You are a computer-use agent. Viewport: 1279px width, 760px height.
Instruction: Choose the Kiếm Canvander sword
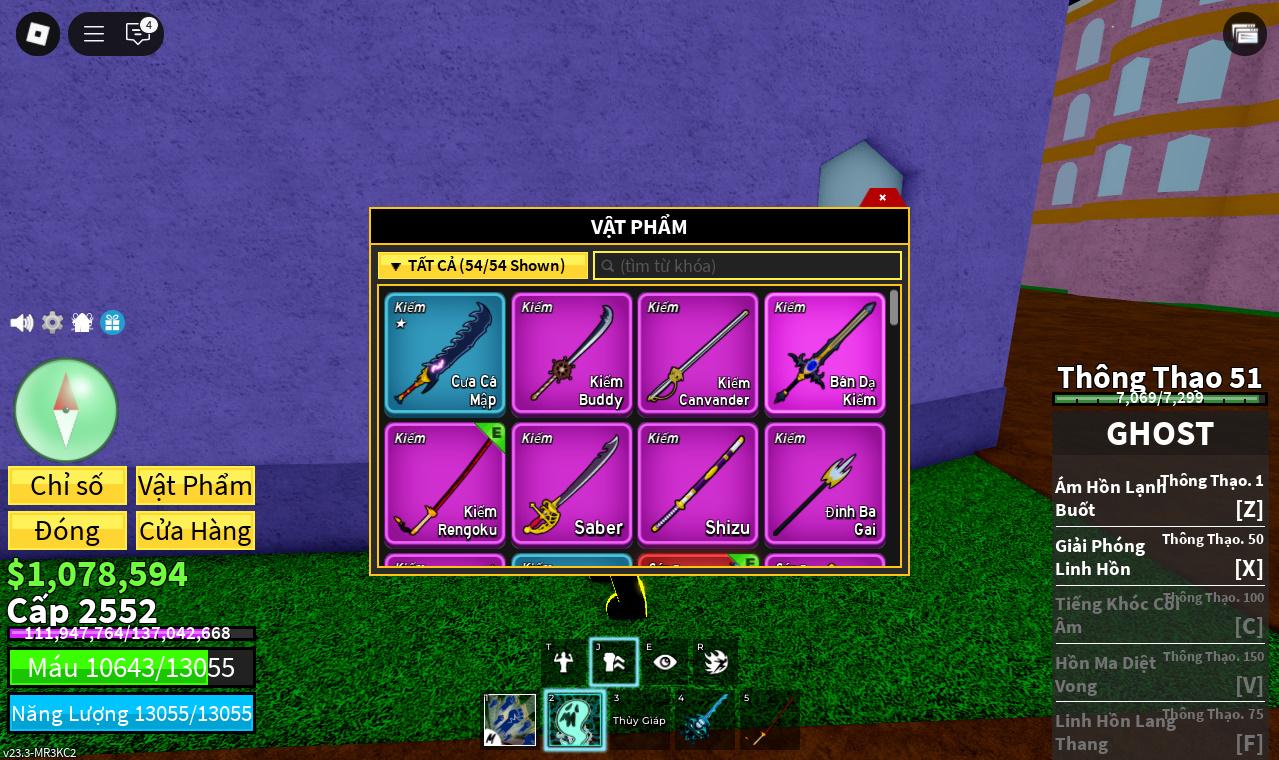click(698, 353)
